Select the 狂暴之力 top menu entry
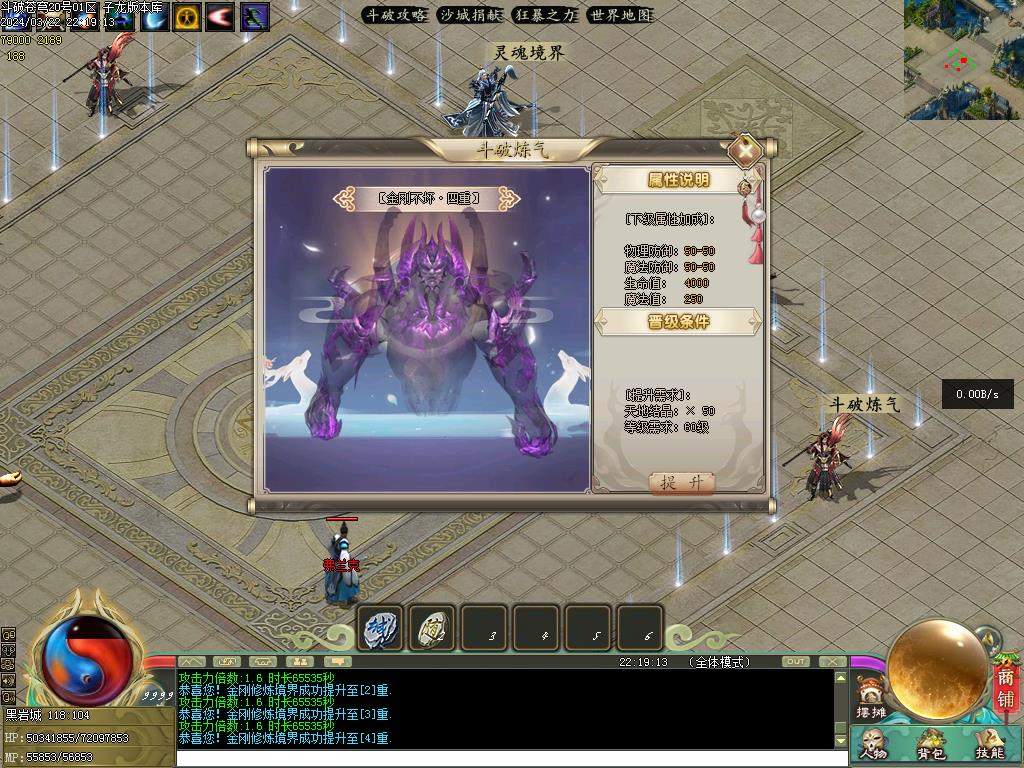The image size is (1024, 768). click(545, 15)
